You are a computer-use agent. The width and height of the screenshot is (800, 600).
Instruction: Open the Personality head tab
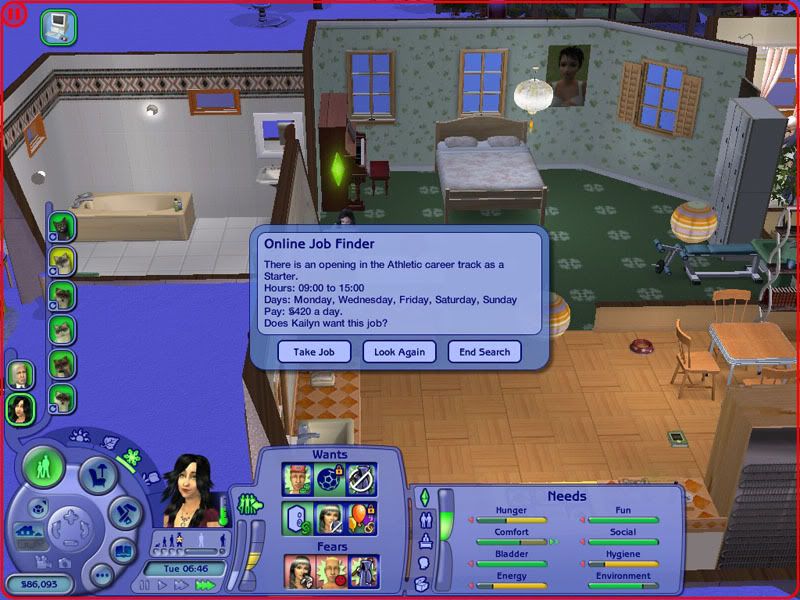[423, 563]
